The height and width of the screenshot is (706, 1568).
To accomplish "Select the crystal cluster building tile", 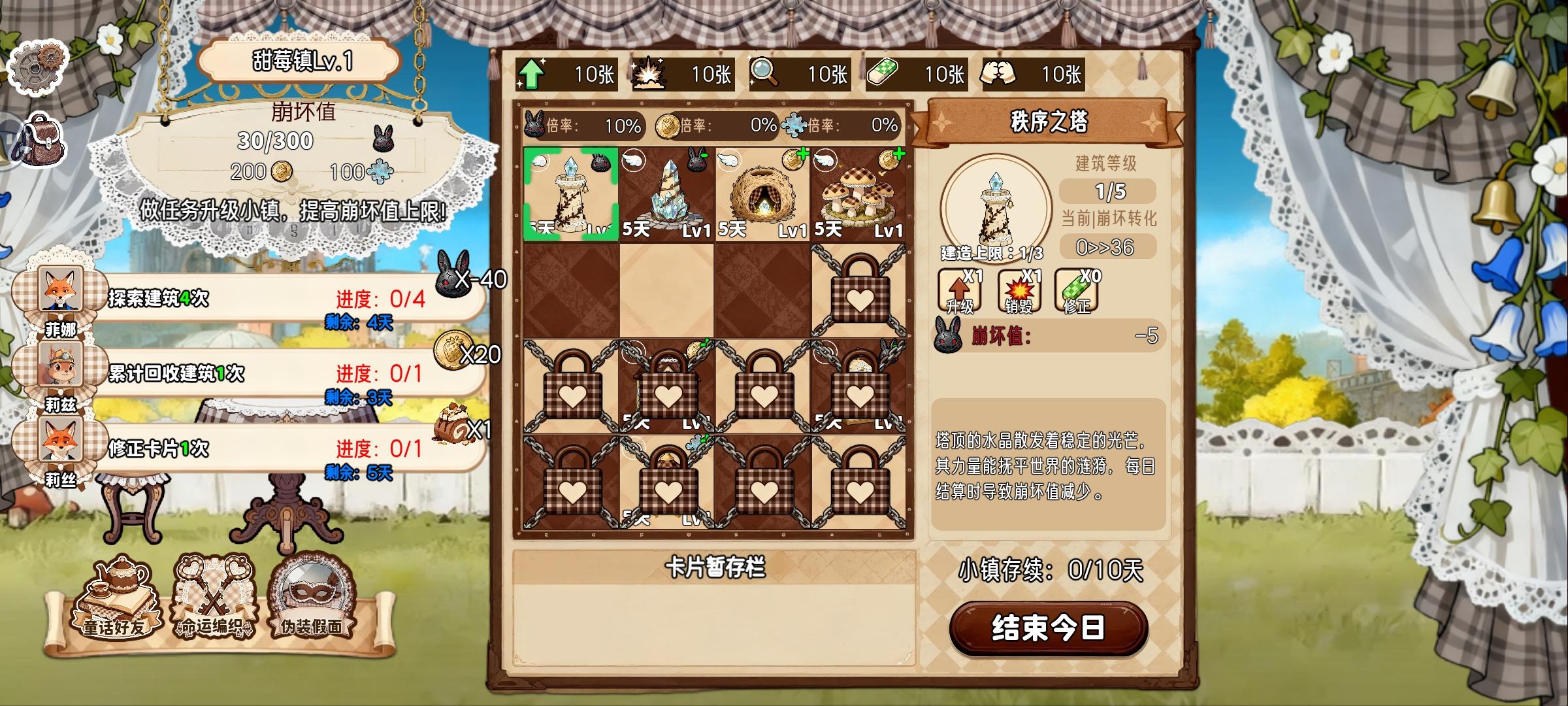I will (666, 193).
